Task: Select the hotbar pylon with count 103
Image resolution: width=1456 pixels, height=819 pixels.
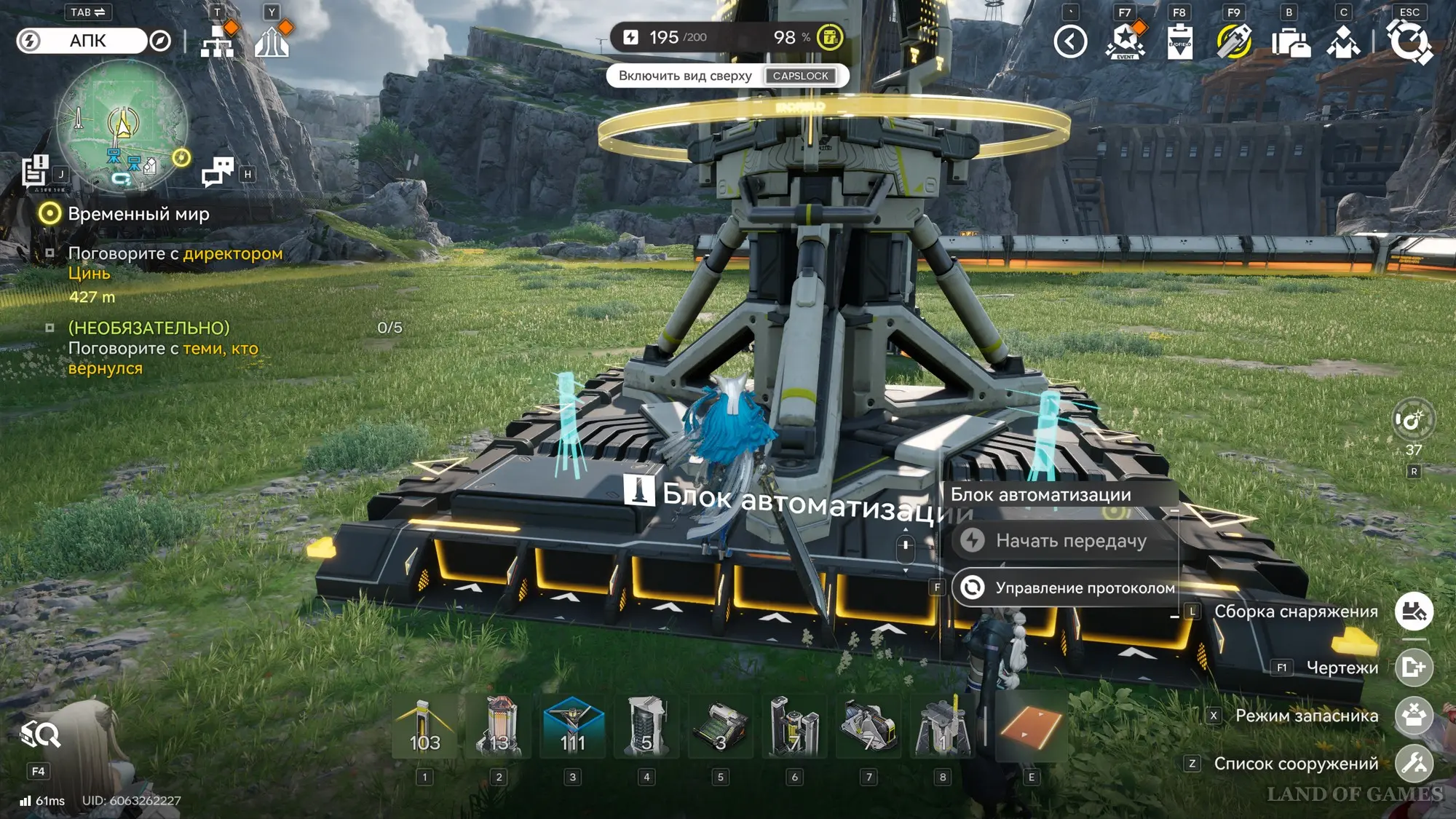Action: coord(424,727)
